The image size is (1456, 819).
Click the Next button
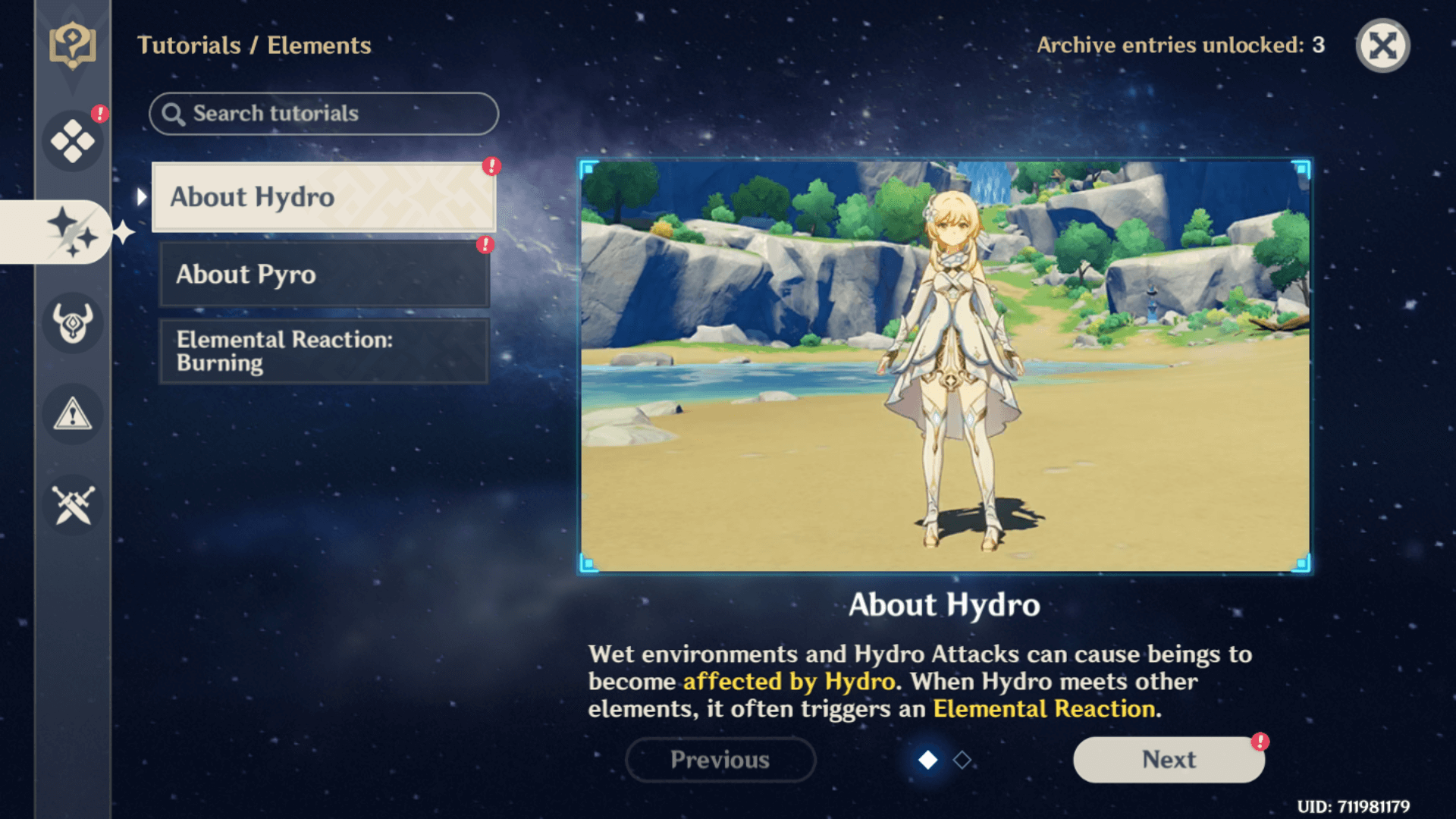point(1169,759)
